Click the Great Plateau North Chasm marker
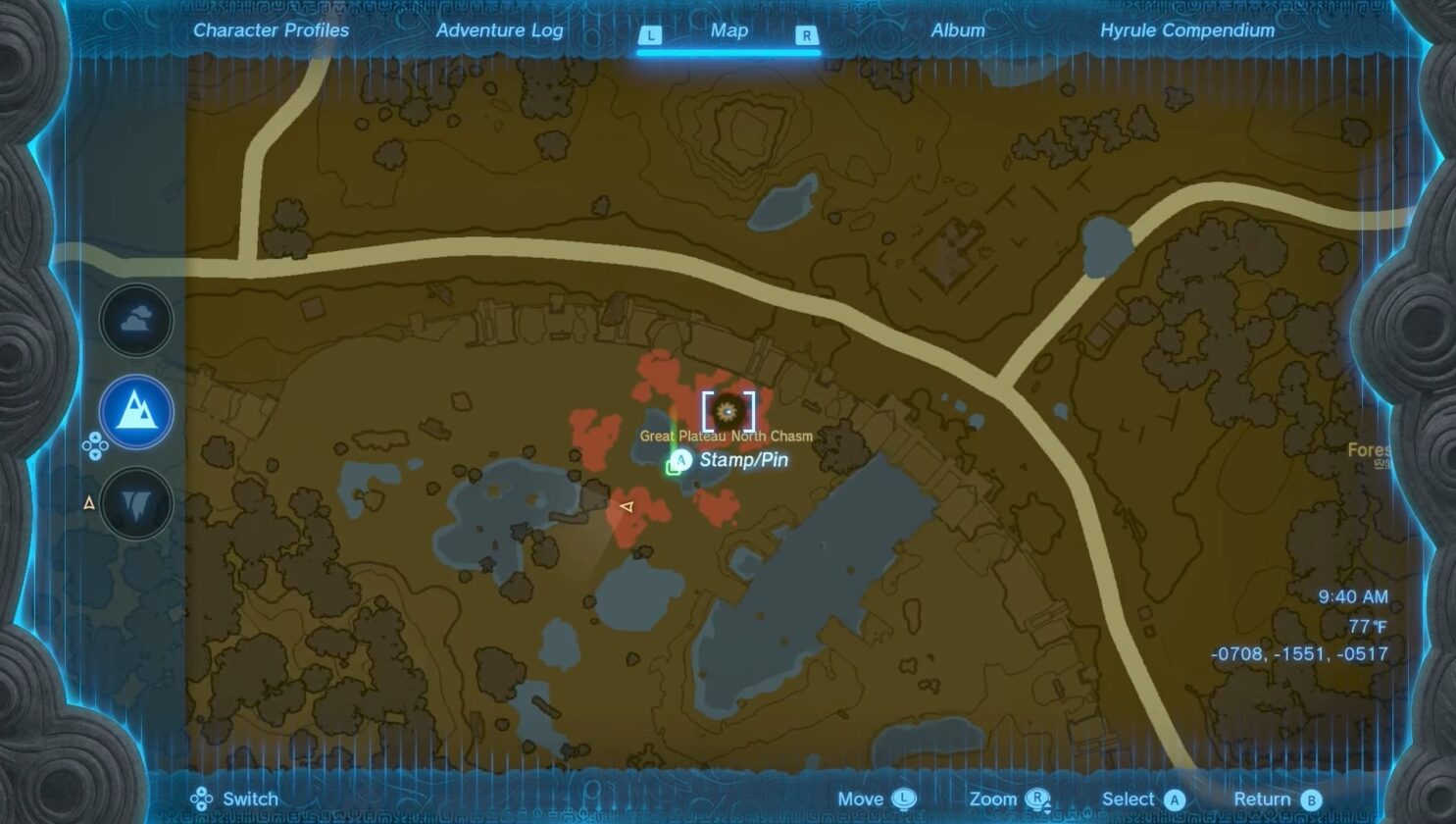 [x=726, y=412]
